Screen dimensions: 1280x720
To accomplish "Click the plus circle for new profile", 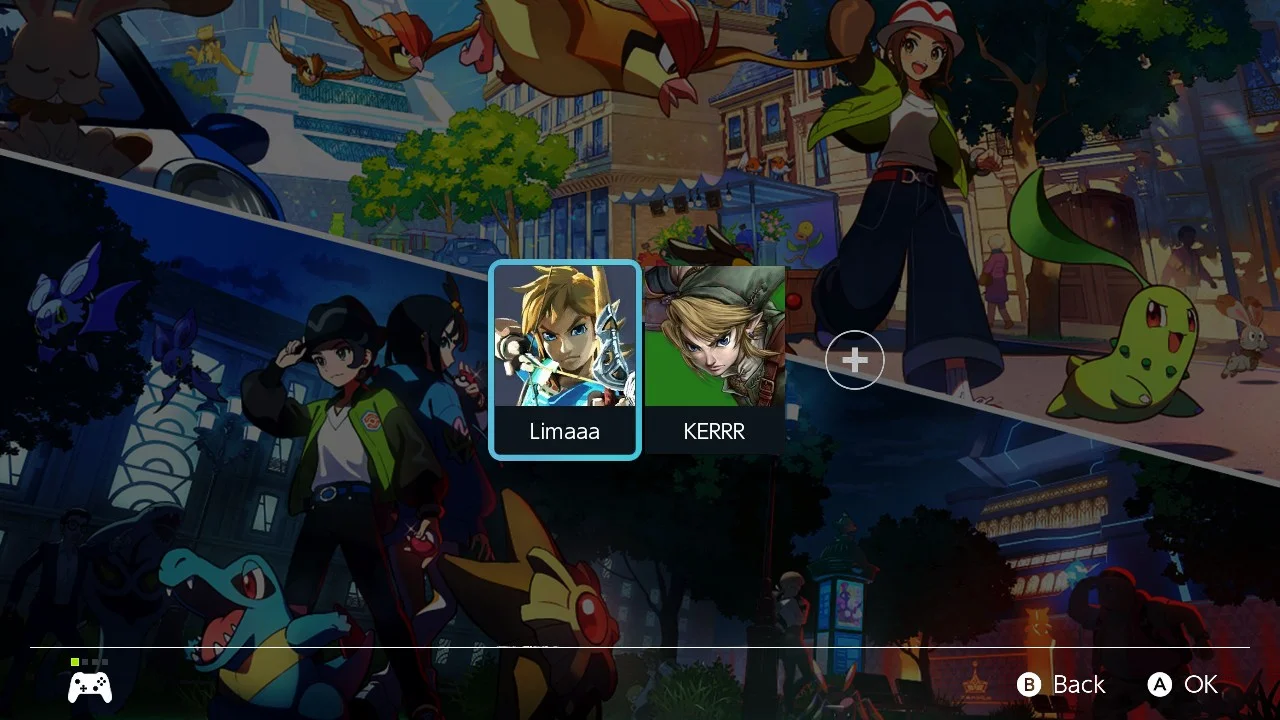I will coord(854,360).
